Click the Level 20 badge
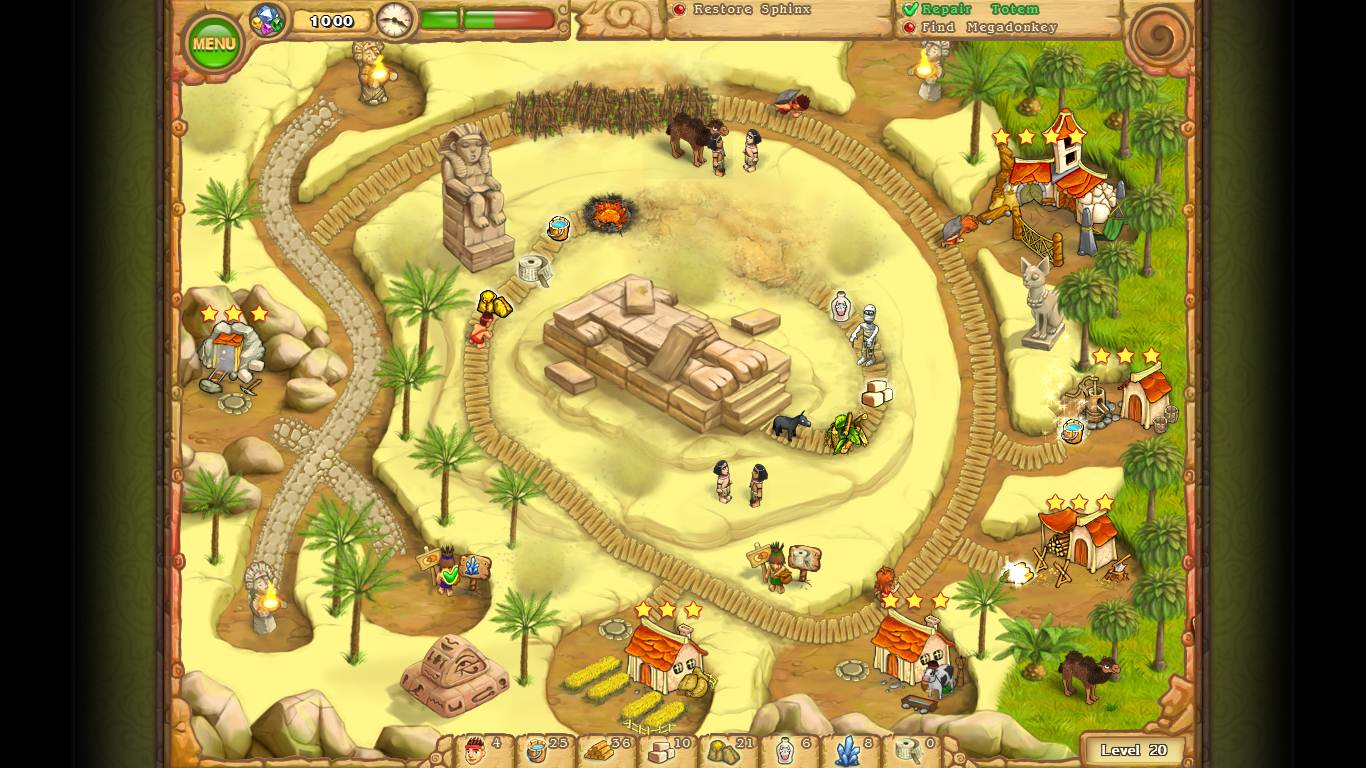Screen dimensions: 1366x768 tap(1133, 749)
